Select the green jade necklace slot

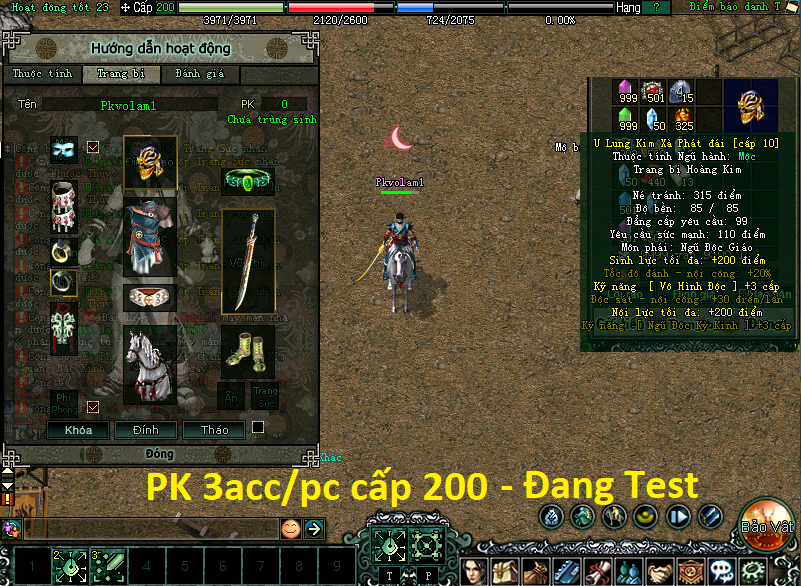point(248,181)
